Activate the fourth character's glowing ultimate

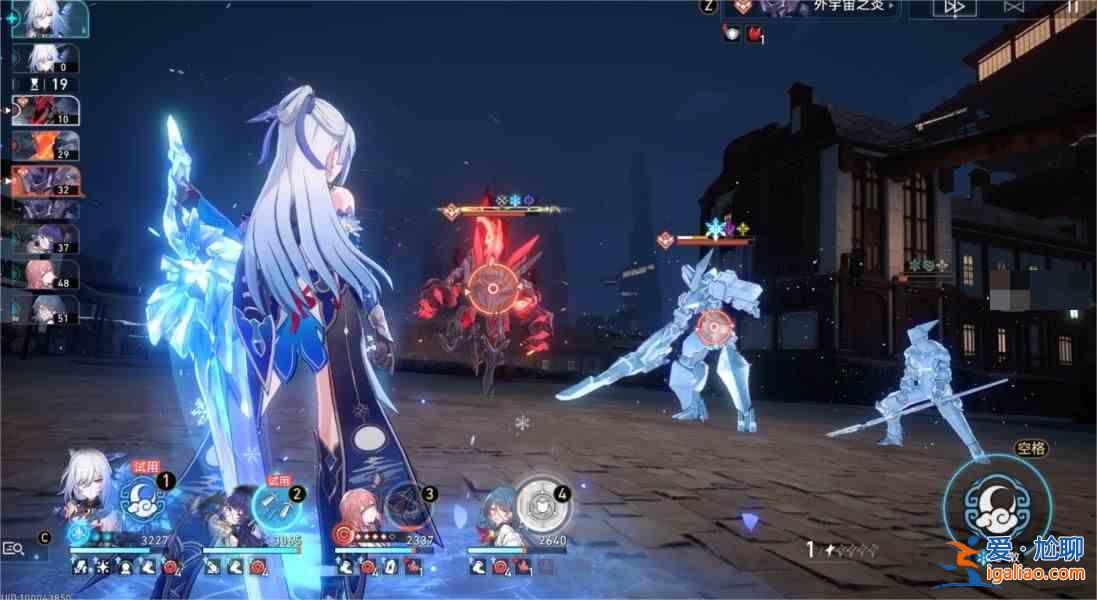click(x=543, y=506)
